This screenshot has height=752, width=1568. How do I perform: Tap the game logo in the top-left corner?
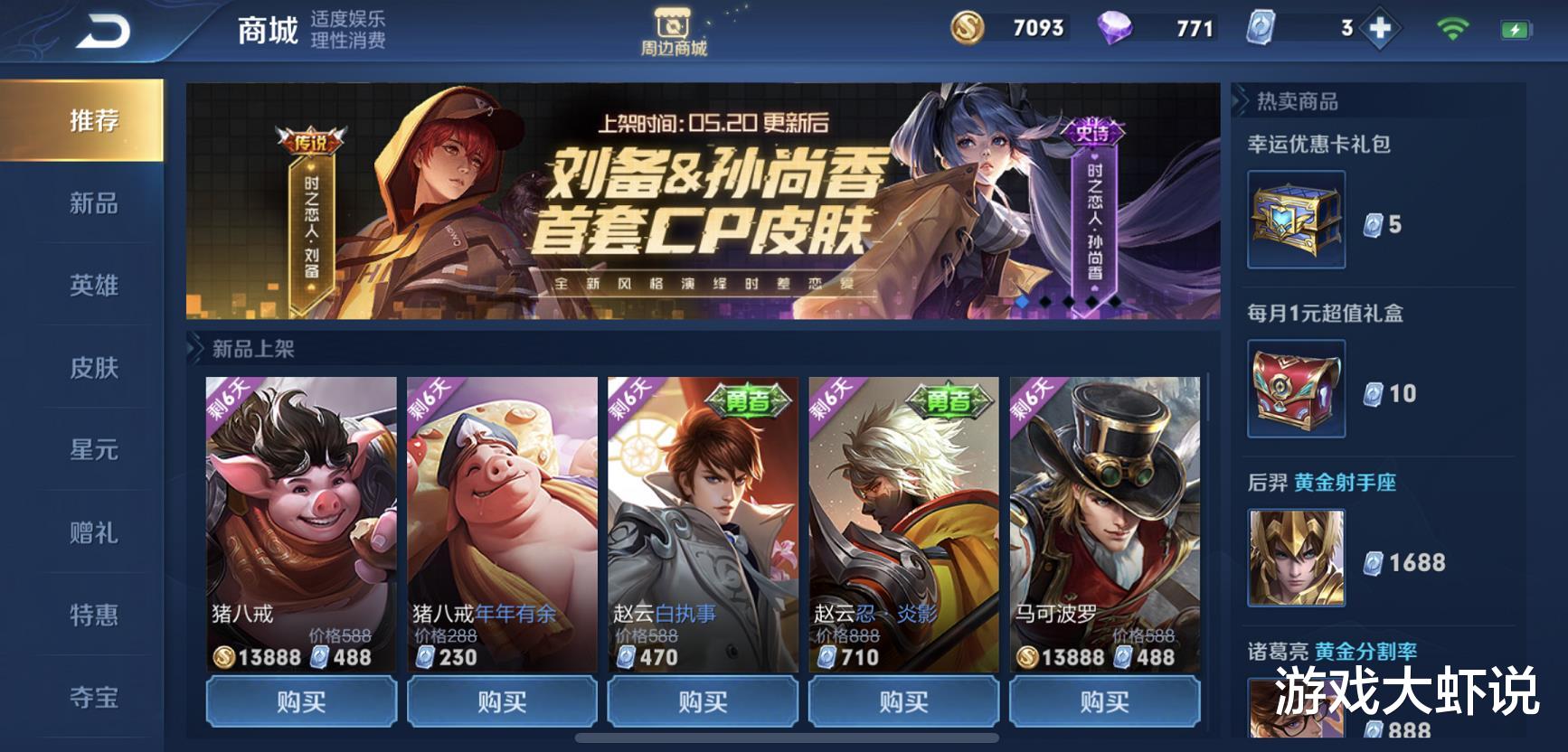(x=101, y=28)
